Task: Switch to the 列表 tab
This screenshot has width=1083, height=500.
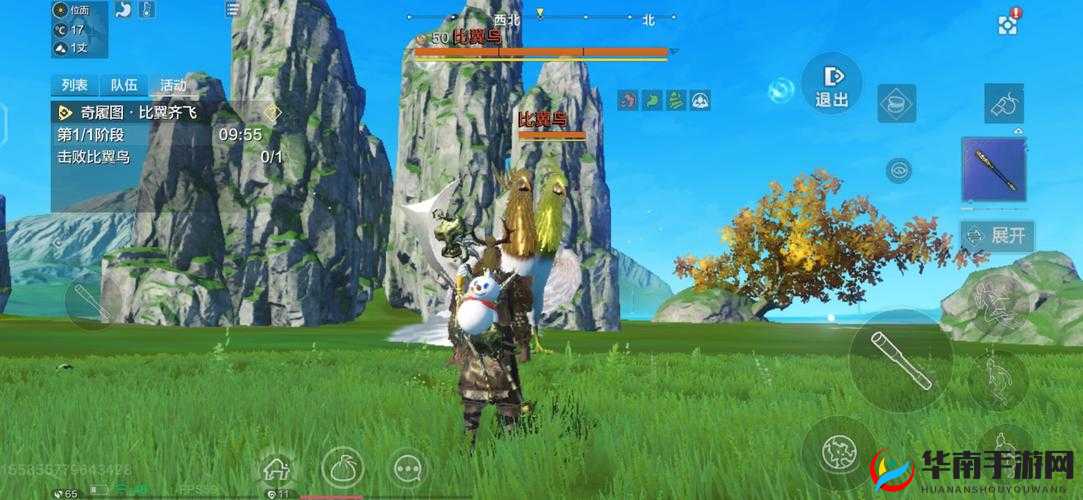Action: pos(74,85)
